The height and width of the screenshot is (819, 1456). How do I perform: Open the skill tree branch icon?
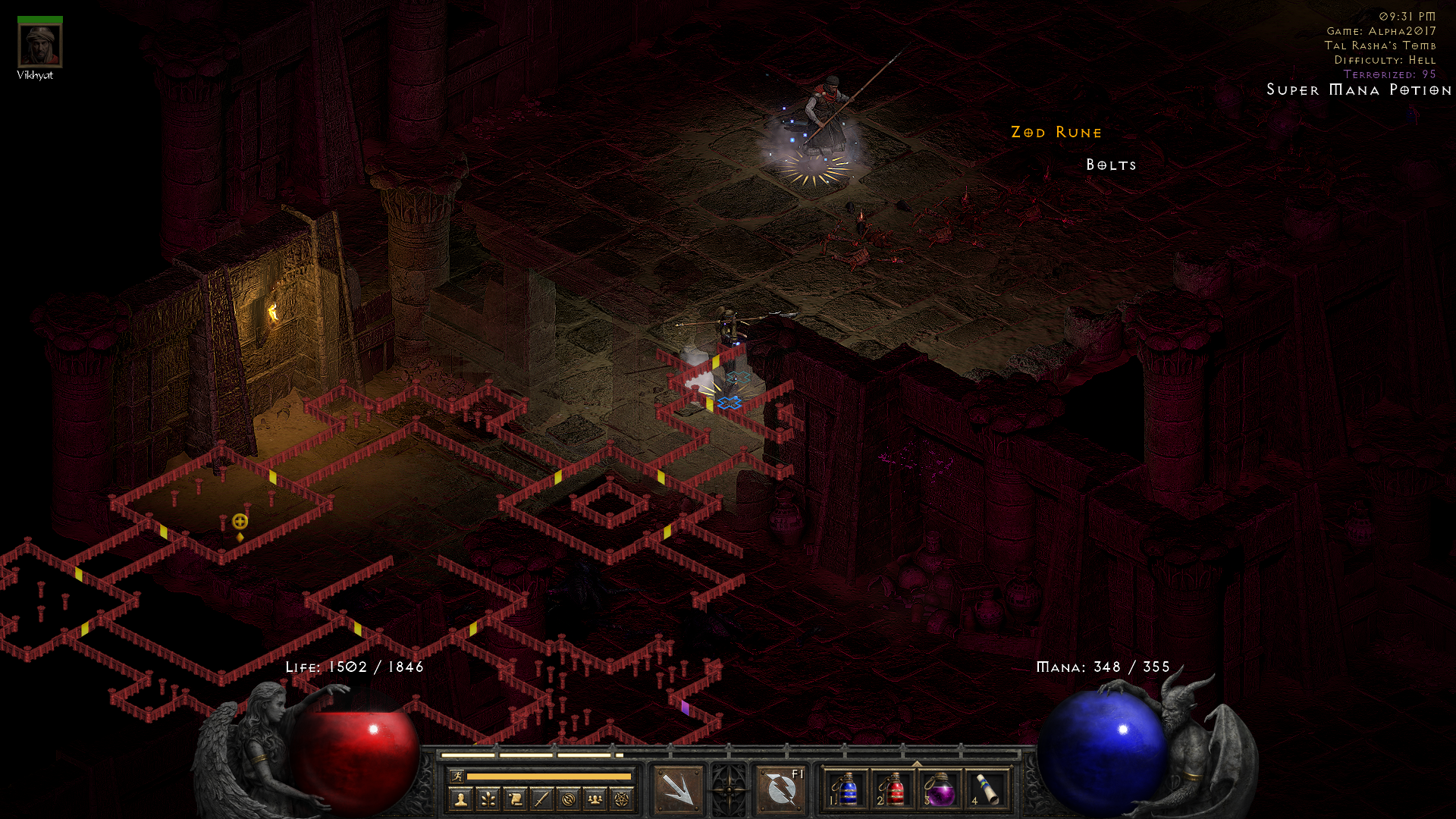(488, 799)
